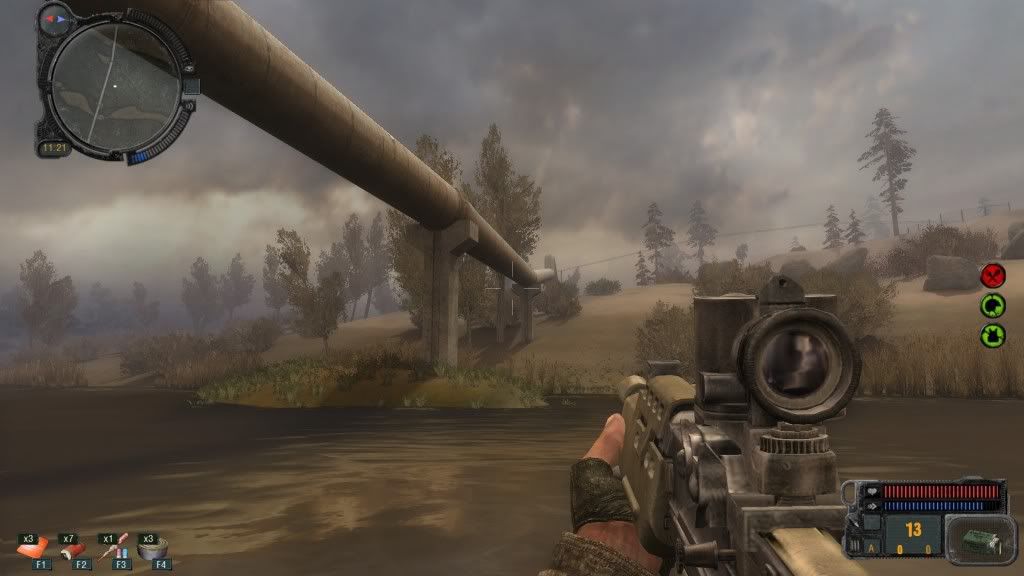Image resolution: width=1024 pixels, height=576 pixels.
Task: Click the lower green status icon
Action: click(x=993, y=334)
